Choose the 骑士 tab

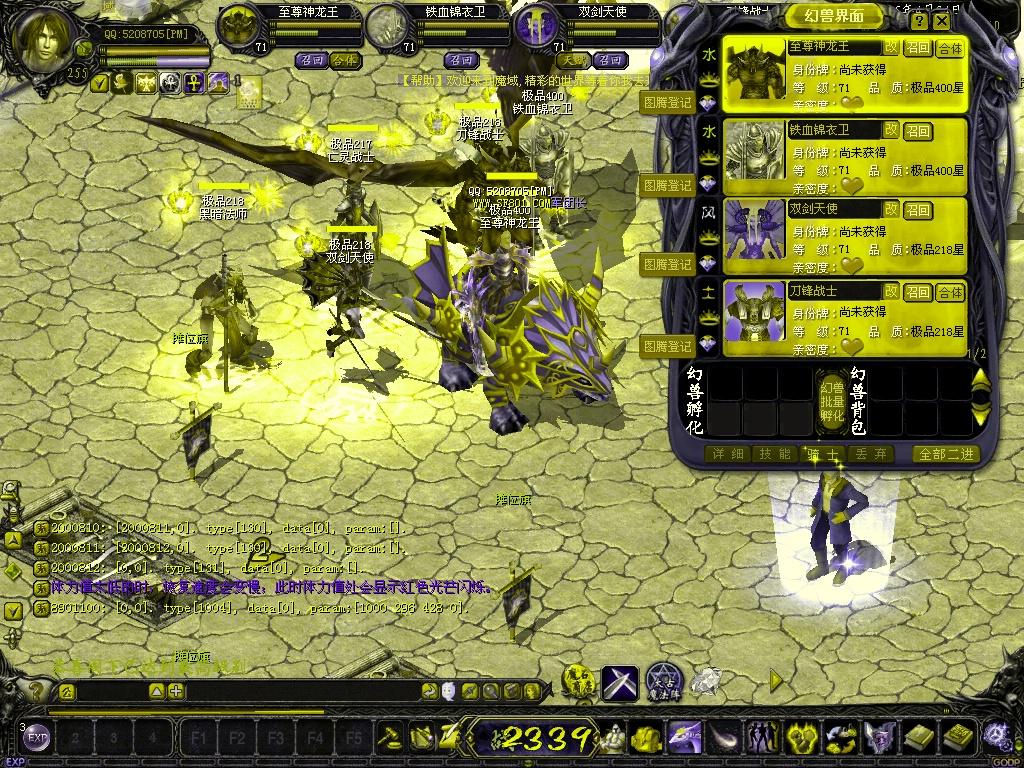[822, 454]
